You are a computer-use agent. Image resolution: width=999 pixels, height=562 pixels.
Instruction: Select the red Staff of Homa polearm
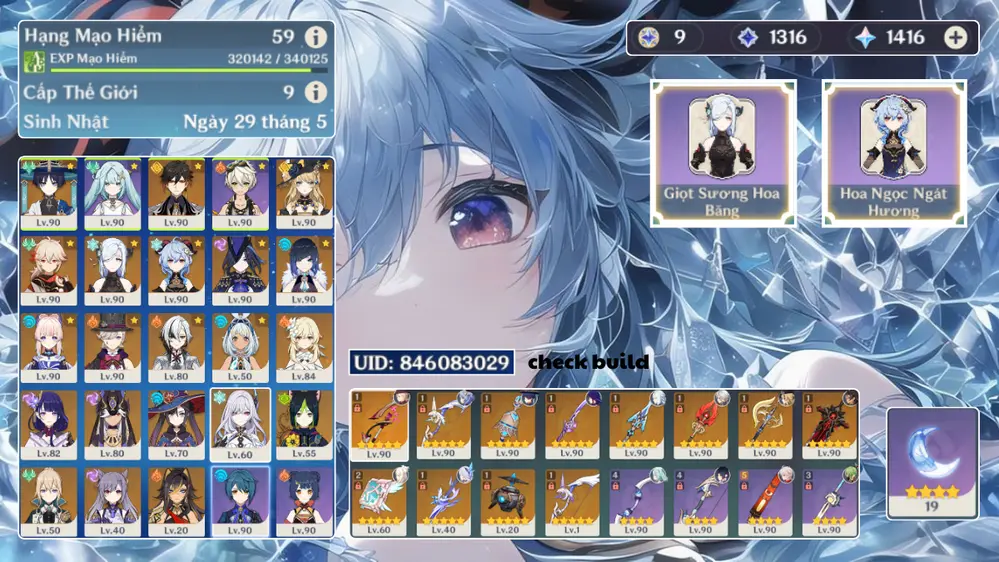tap(700, 424)
